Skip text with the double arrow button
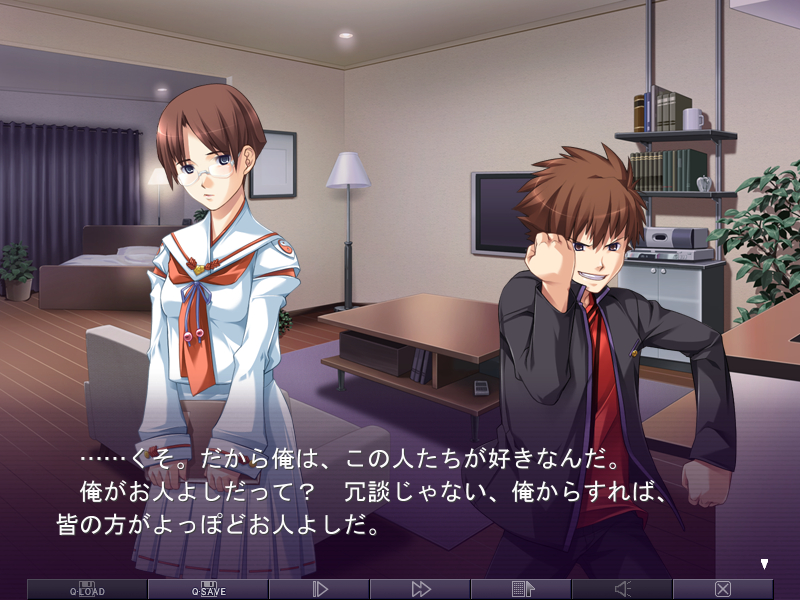The height and width of the screenshot is (600, 800). tap(421, 589)
